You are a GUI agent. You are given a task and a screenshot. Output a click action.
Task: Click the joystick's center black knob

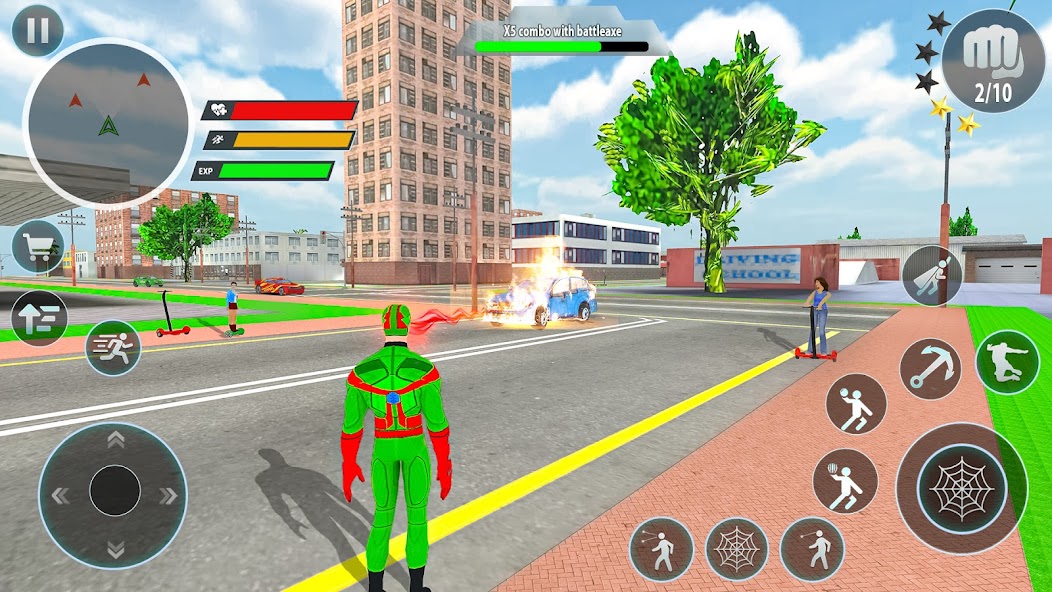coord(114,491)
